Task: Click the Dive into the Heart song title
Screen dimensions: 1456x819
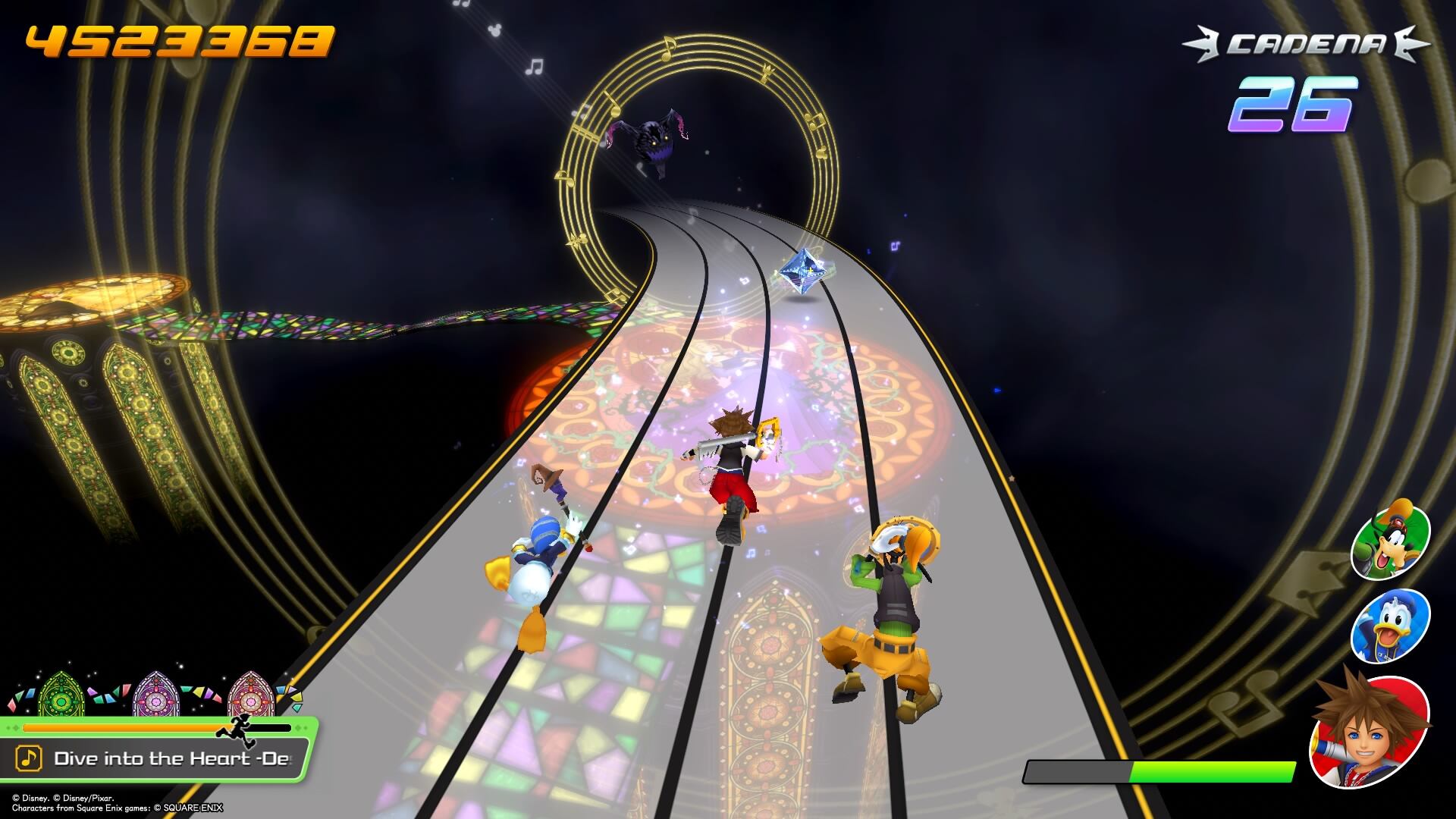Action: (171, 758)
